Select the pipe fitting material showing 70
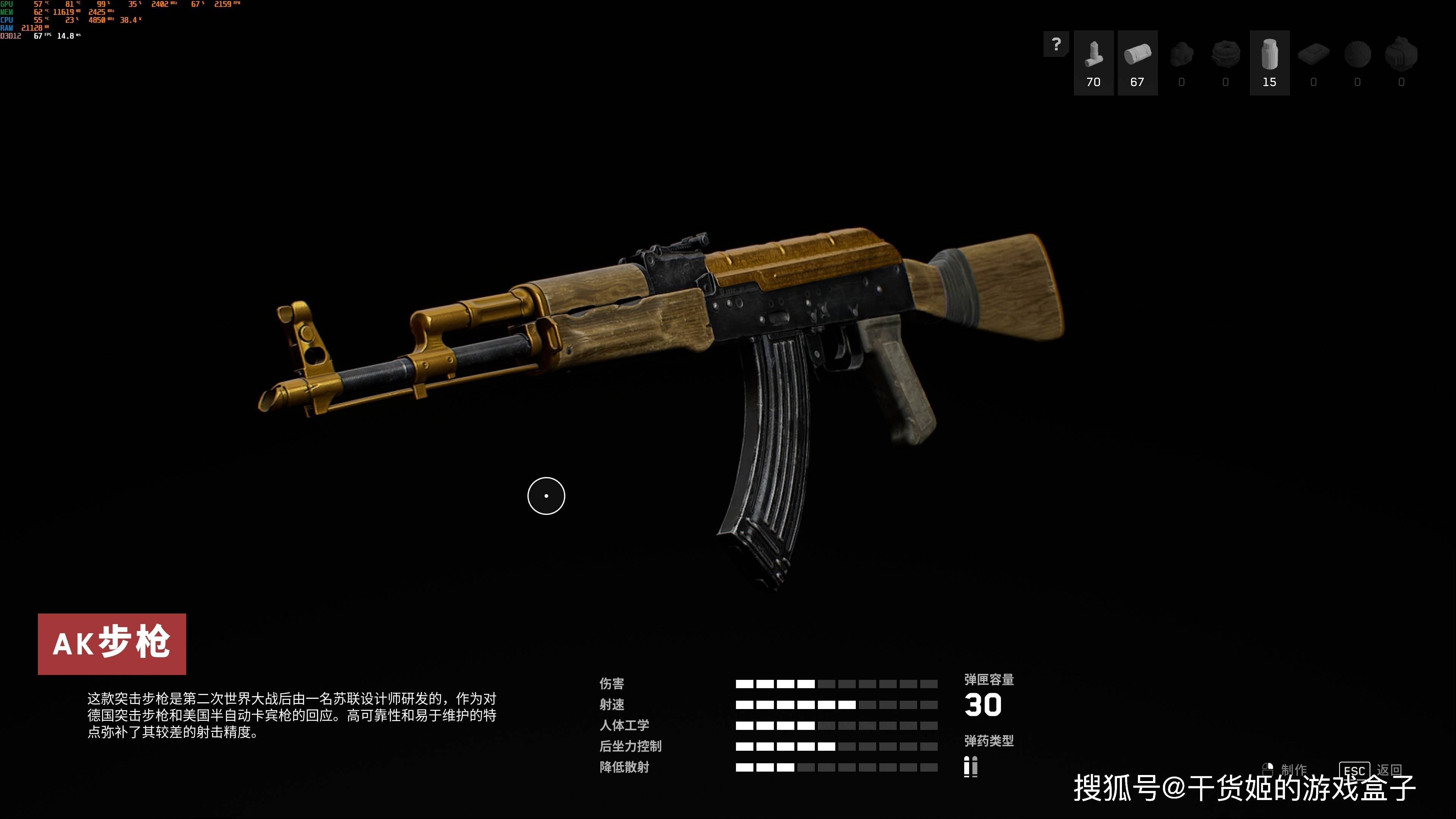 [1093, 62]
